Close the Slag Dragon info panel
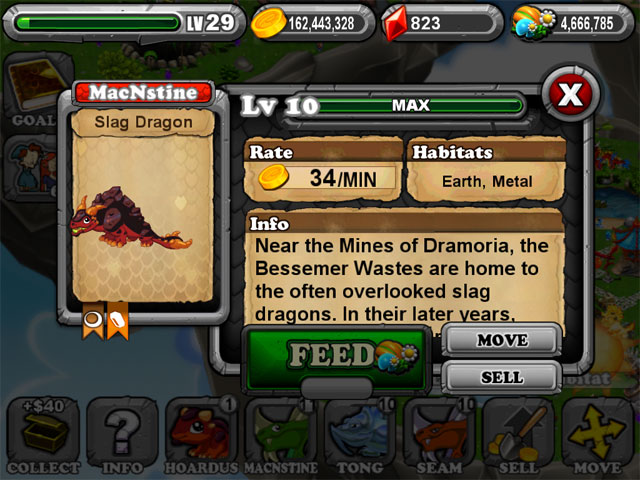 pyautogui.click(x=568, y=95)
